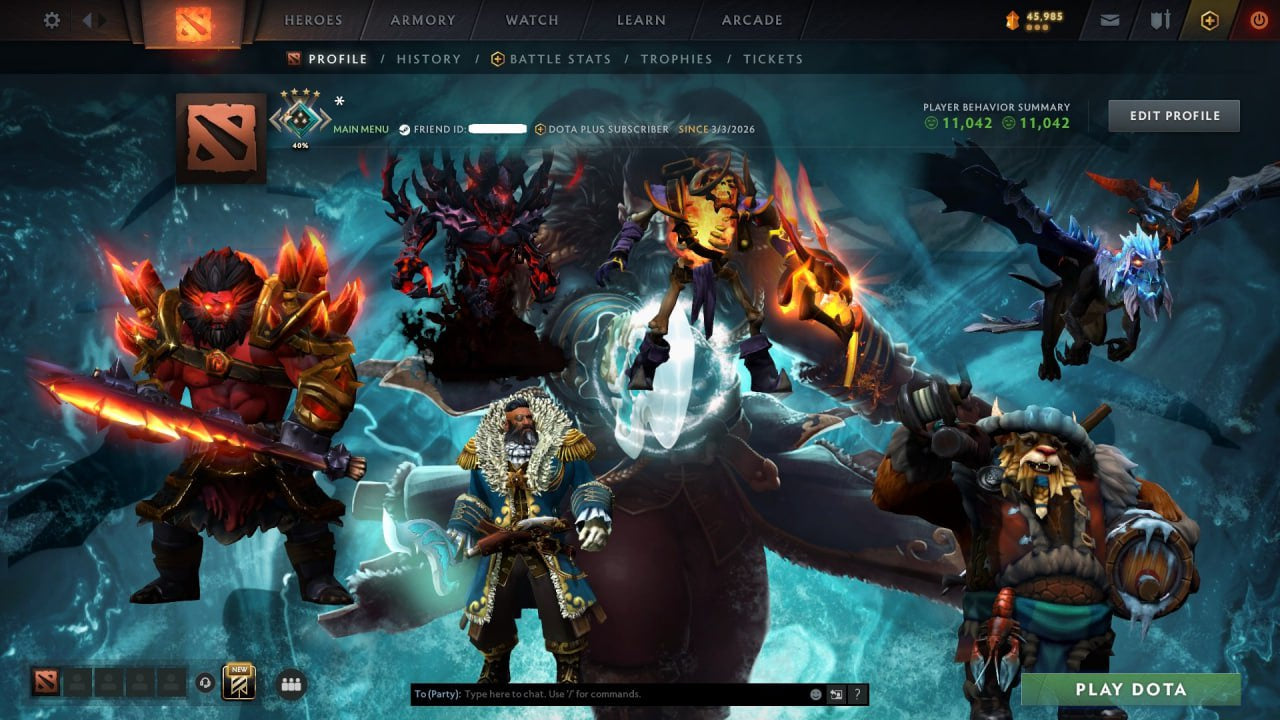Click the find party group icon
The width and height of the screenshot is (1280, 720).
289,682
